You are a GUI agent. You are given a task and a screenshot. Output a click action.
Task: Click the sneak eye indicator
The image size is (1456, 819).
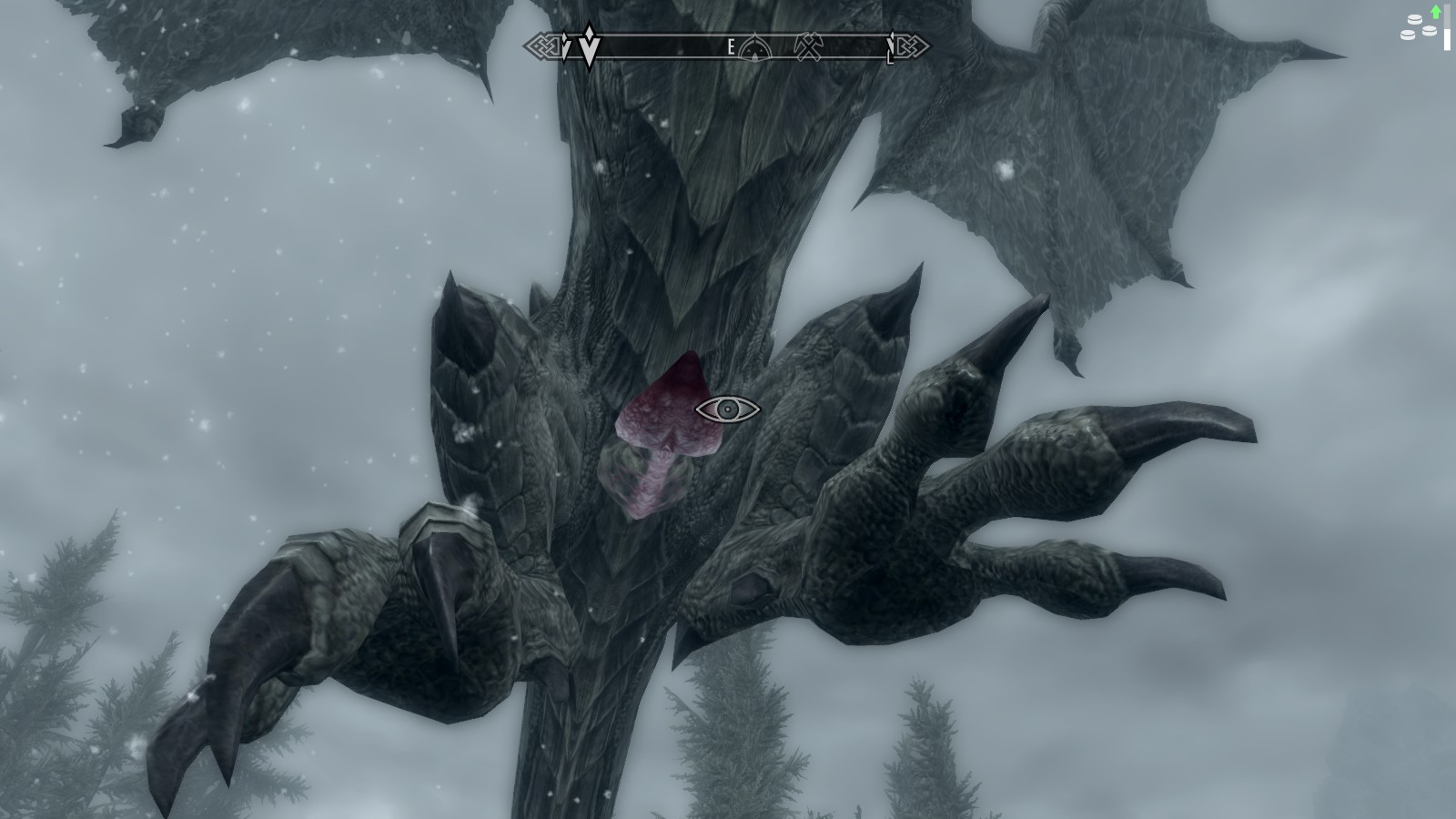pyautogui.click(x=727, y=409)
